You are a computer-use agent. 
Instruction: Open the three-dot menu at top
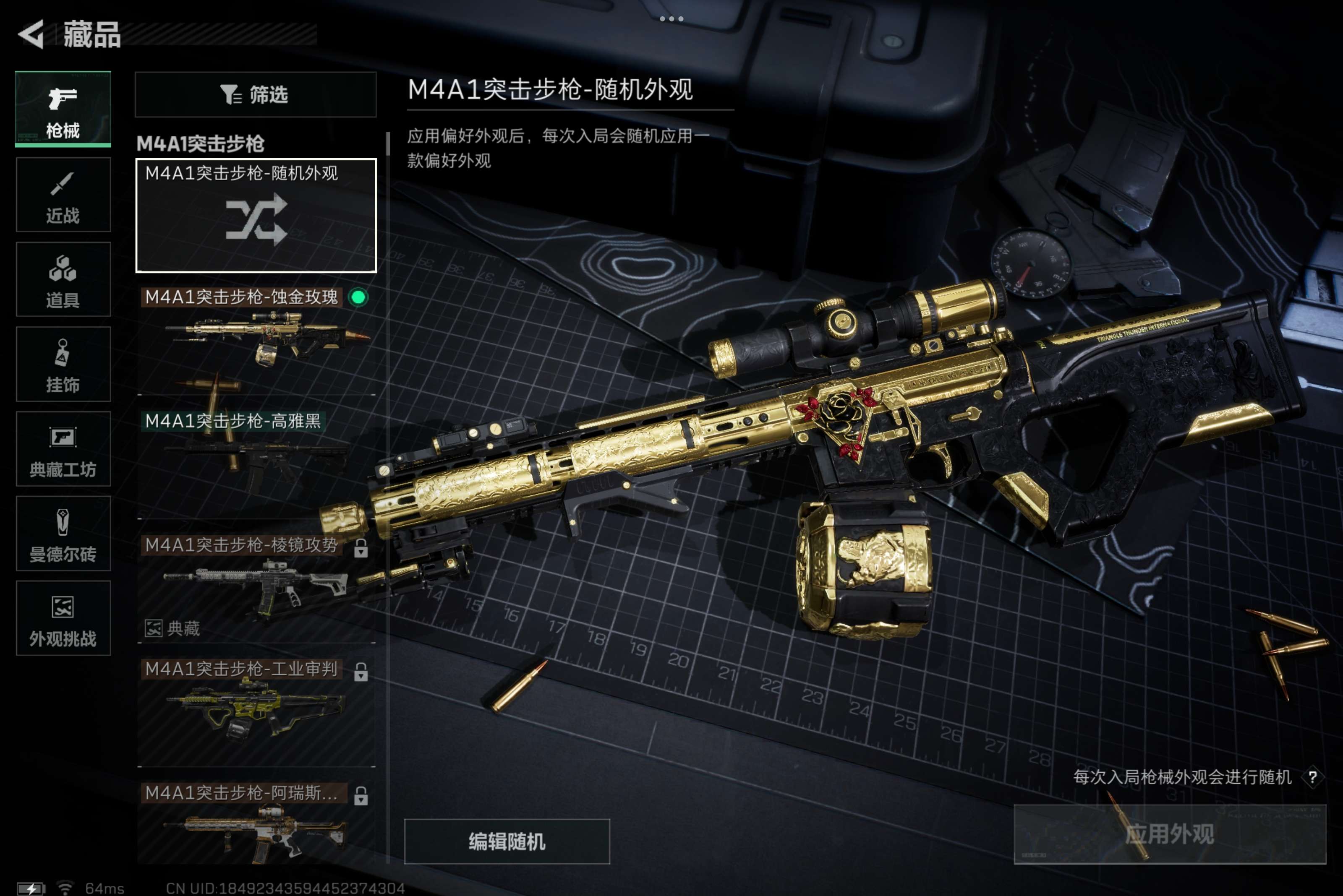pyautogui.click(x=671, y=19)
